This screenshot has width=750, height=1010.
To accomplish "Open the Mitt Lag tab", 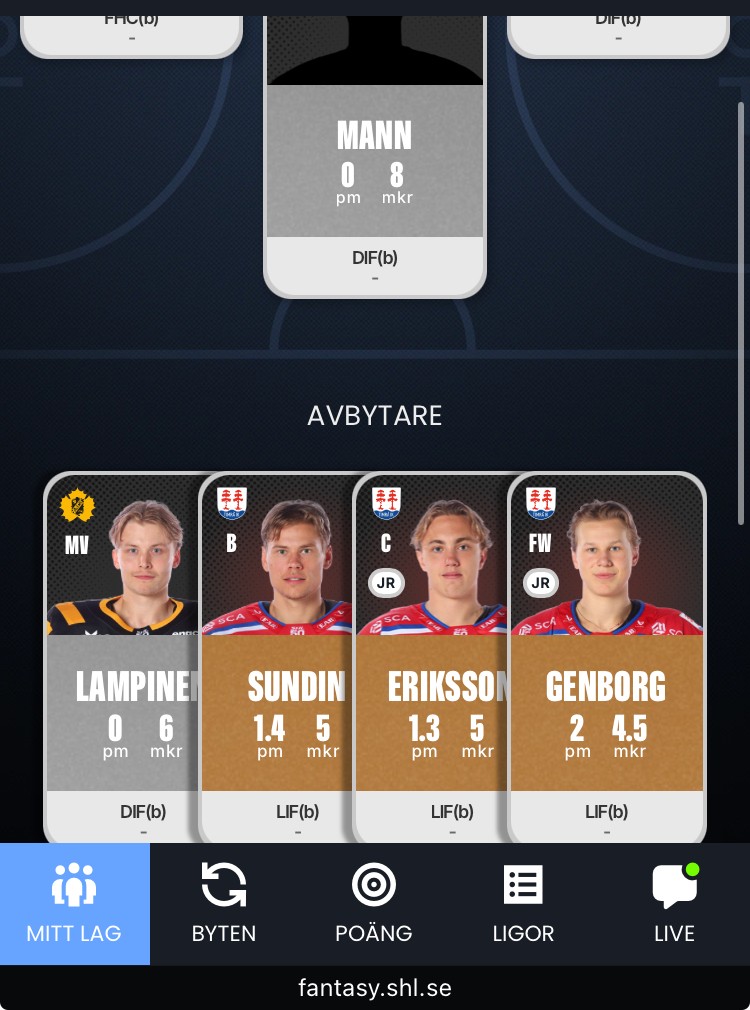I will (74, 903).
